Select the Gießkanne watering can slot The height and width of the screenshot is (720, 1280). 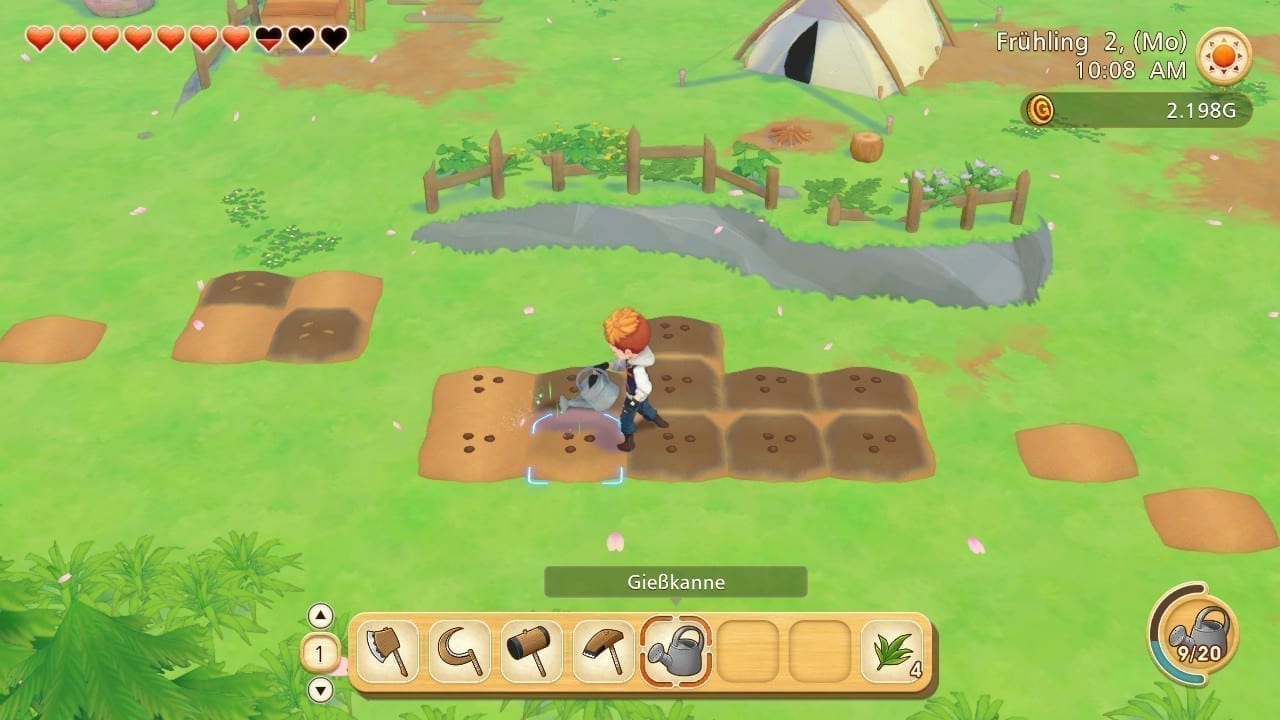[676, 652]
